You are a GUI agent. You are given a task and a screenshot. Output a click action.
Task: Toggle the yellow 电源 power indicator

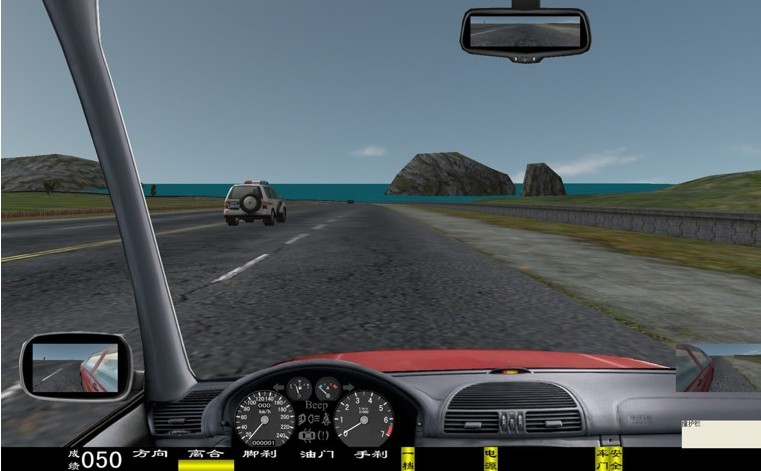click(490, 459)
